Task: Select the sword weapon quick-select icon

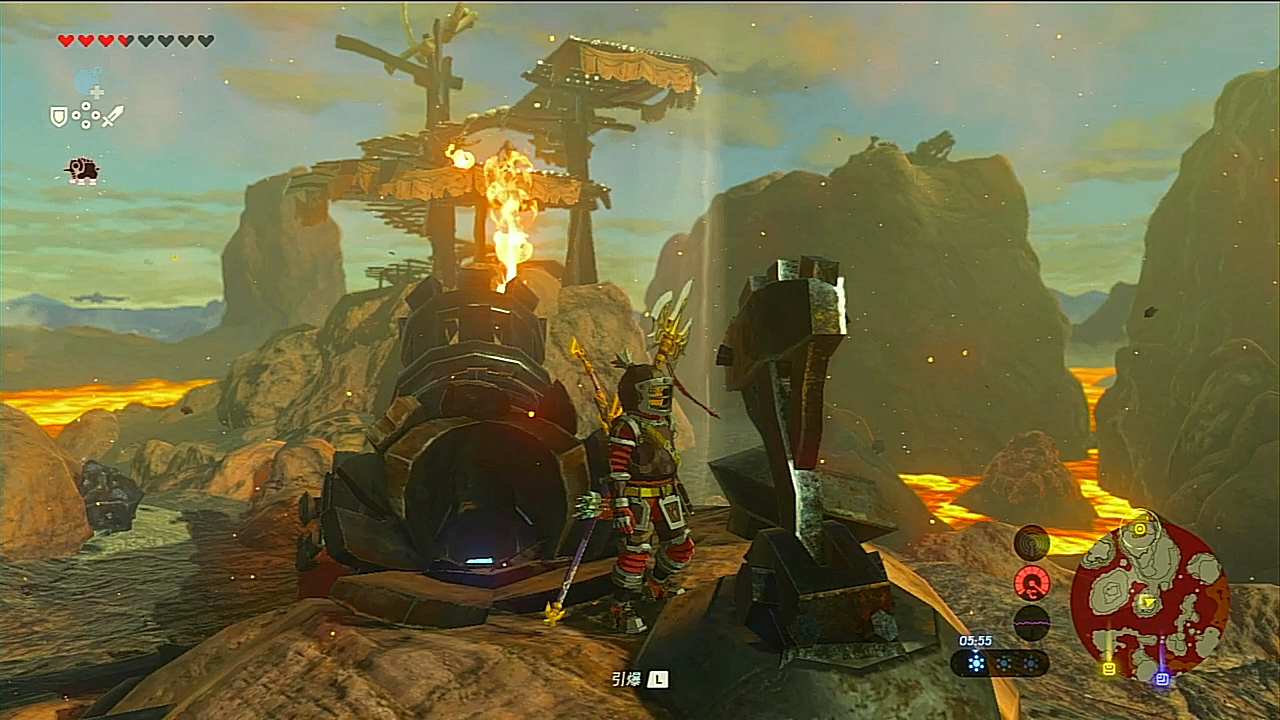Action: pyautogui.click(x=113, y=116)
